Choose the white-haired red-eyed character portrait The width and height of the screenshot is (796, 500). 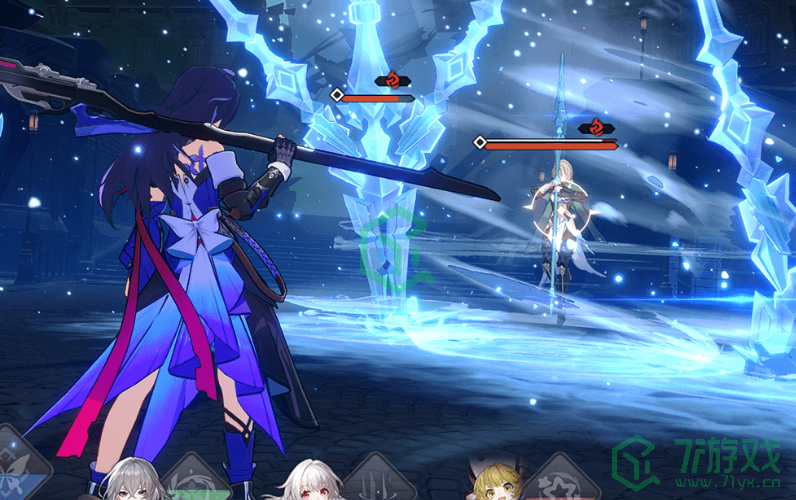coord(310,482)
